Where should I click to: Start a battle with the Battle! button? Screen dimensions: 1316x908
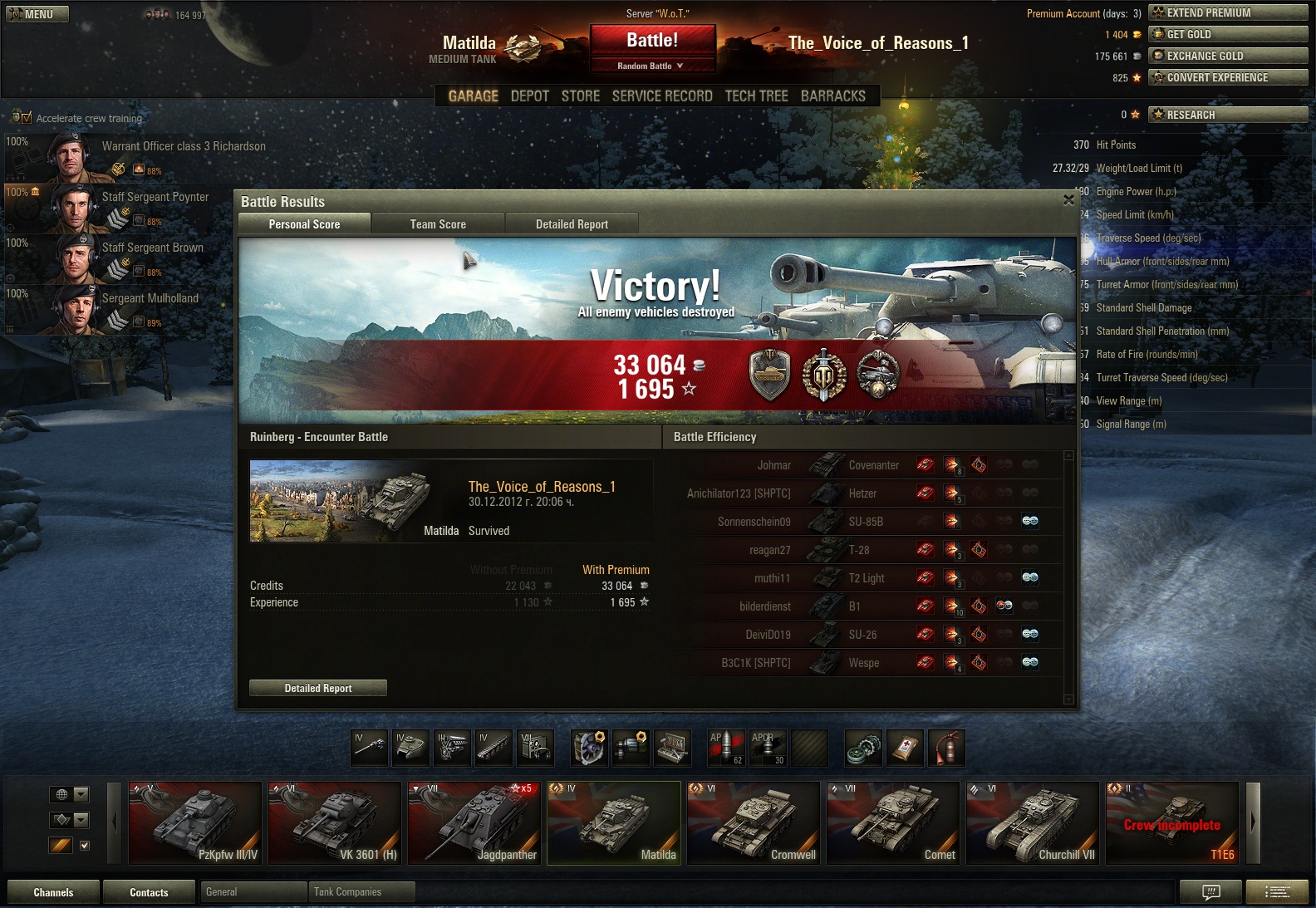[x=652, y=41]
